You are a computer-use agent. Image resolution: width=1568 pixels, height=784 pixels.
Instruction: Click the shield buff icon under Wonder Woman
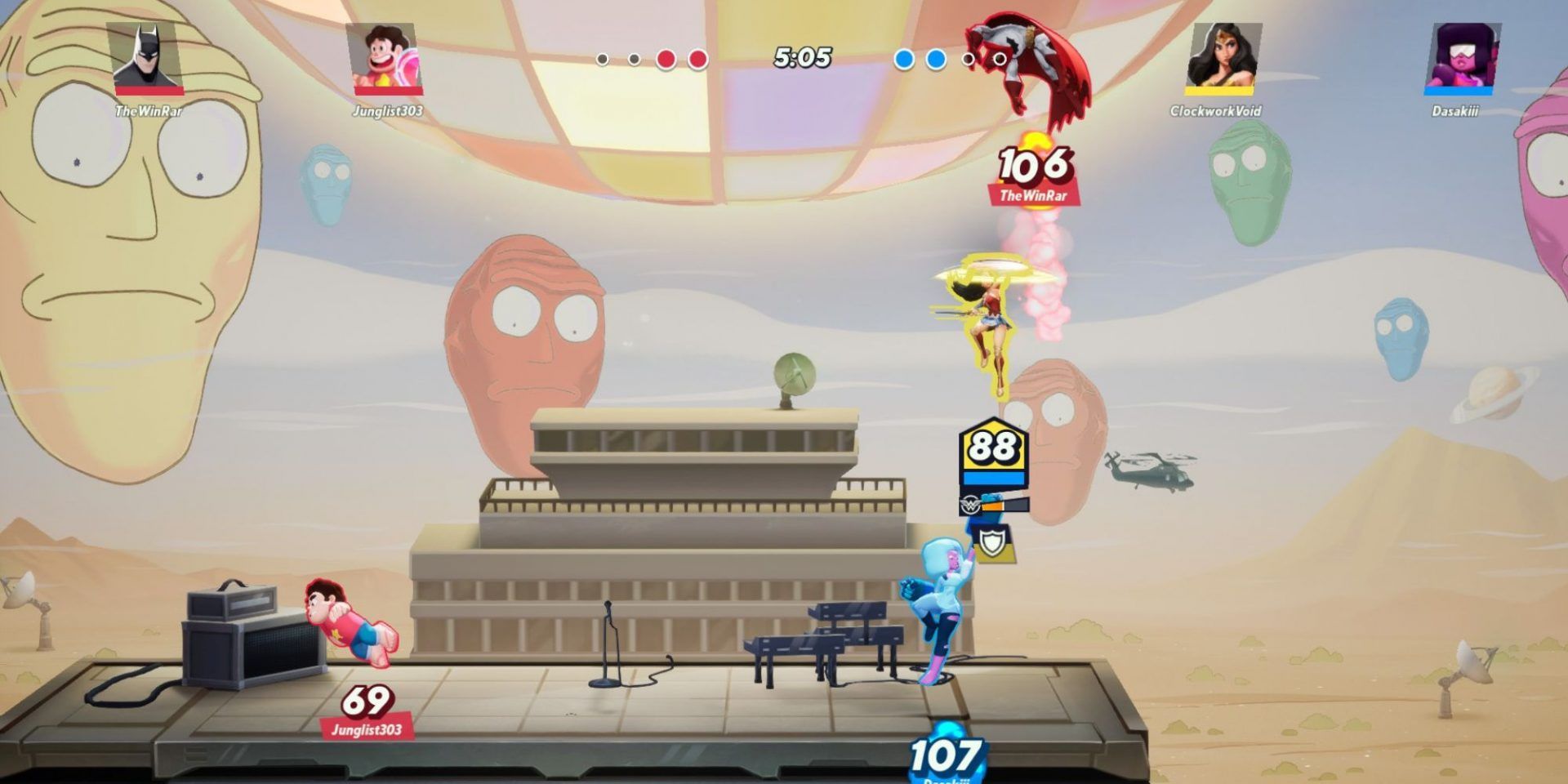pos(993,542)
